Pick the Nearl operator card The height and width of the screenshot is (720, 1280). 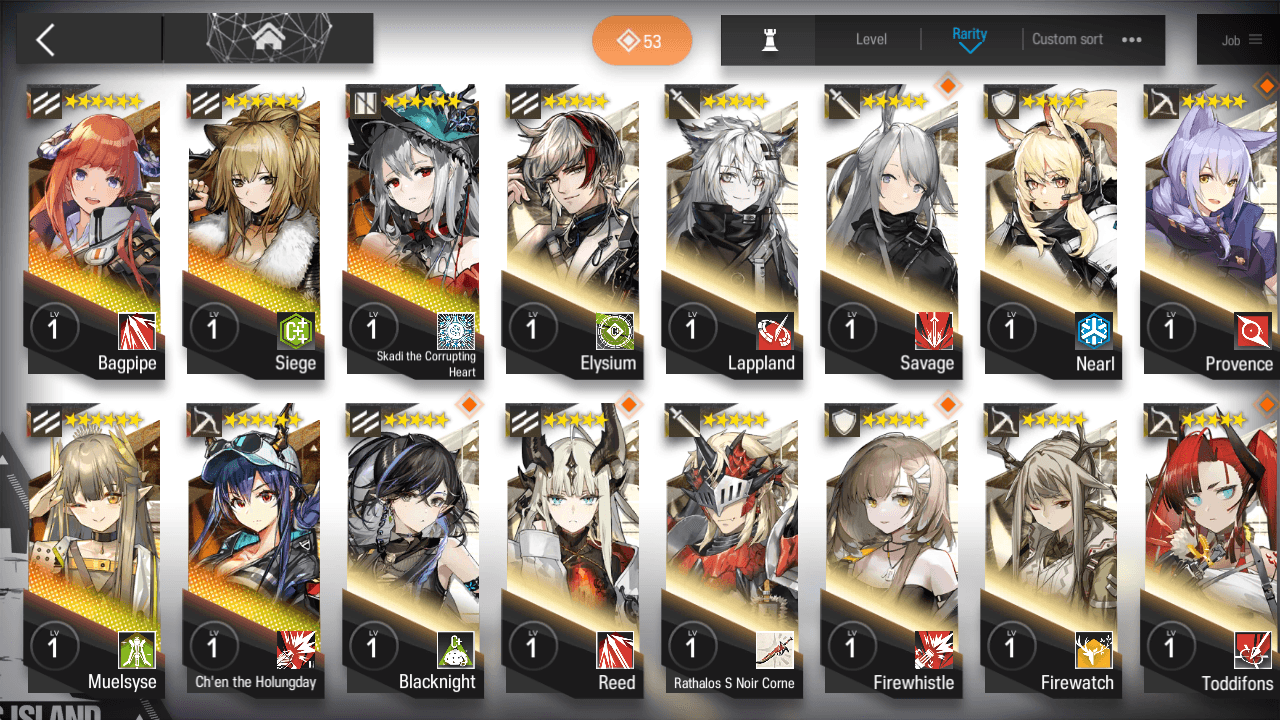[1050, 230]
